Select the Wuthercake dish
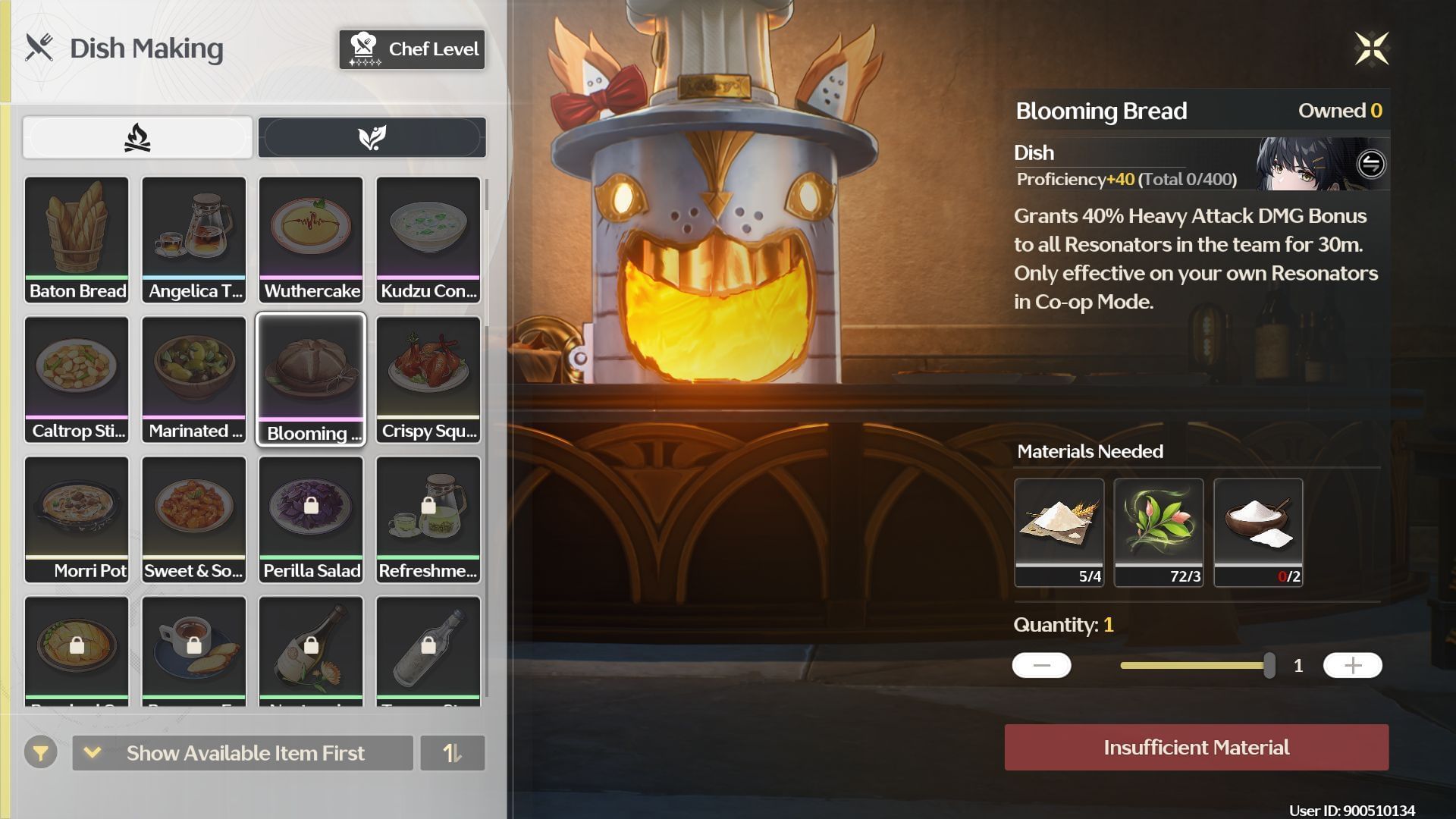This screenshot has height=819, width=1456. pyautogui.click(x=311, y=240)
